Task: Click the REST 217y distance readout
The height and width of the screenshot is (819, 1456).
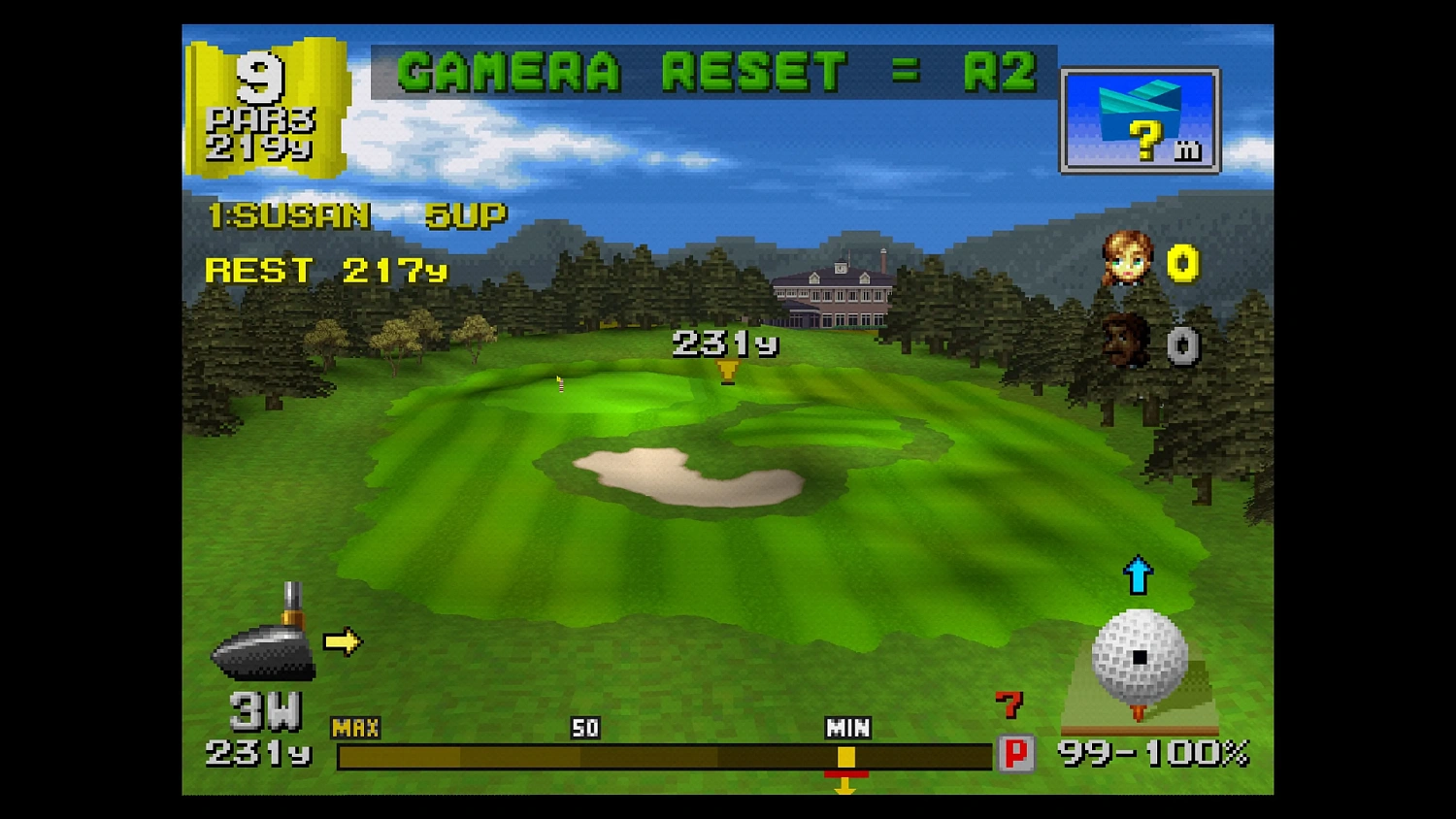Action: pos(326,270)
